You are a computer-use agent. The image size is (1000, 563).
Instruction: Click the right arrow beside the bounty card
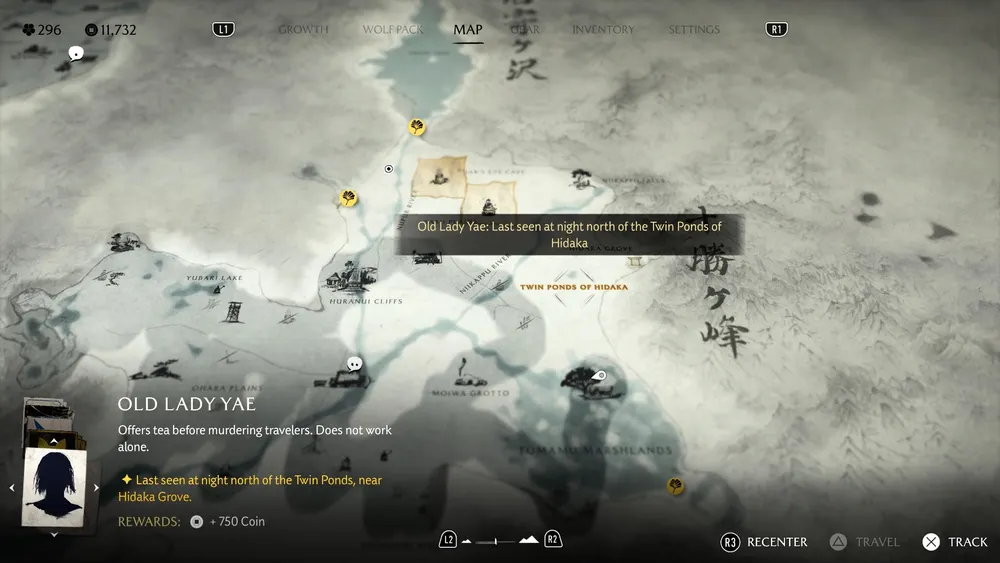tap(96, 488)
